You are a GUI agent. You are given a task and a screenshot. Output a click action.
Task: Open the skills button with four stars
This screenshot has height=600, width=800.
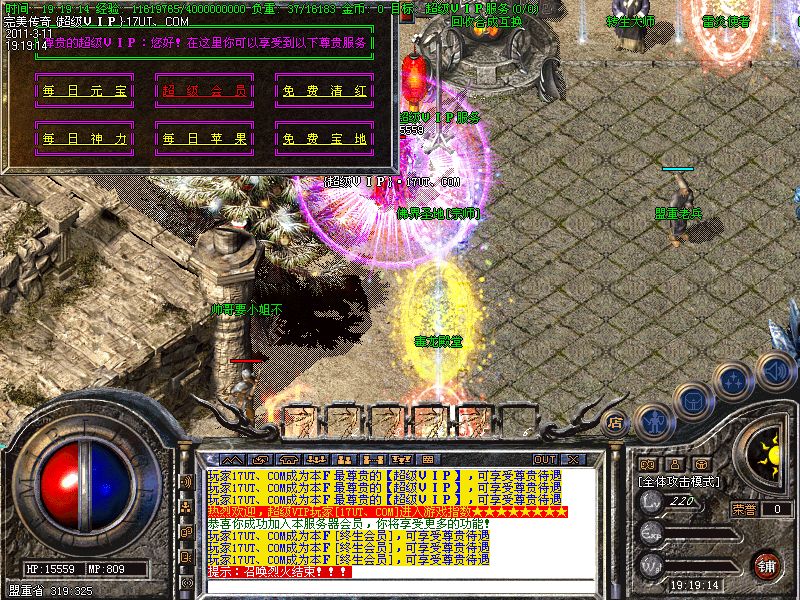click(735, 381)
